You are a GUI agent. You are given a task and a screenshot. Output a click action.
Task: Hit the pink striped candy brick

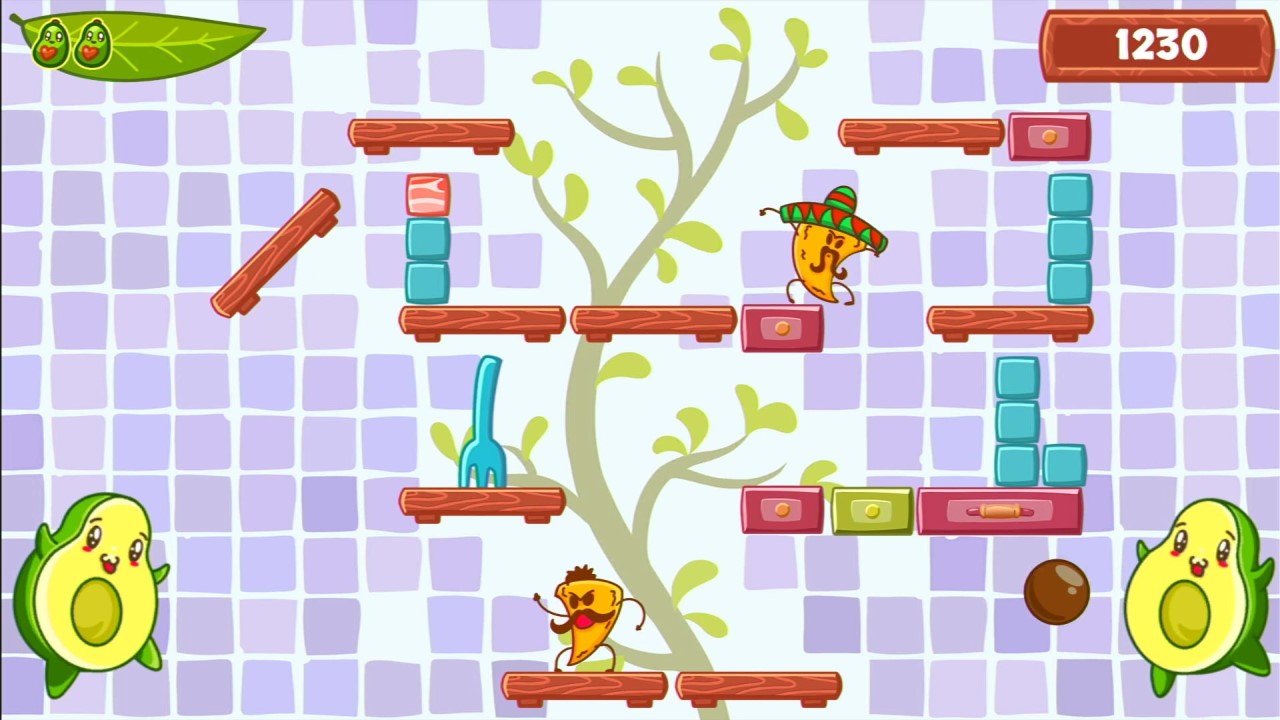pos(428,193)
